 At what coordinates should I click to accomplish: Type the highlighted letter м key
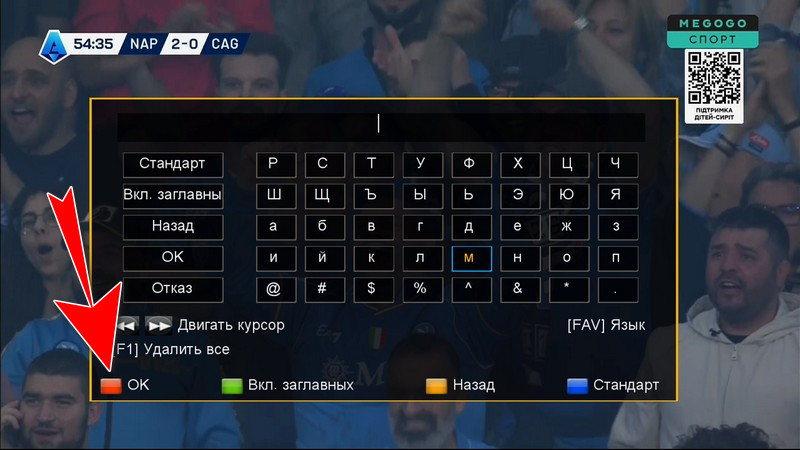[x=470, y=257]
